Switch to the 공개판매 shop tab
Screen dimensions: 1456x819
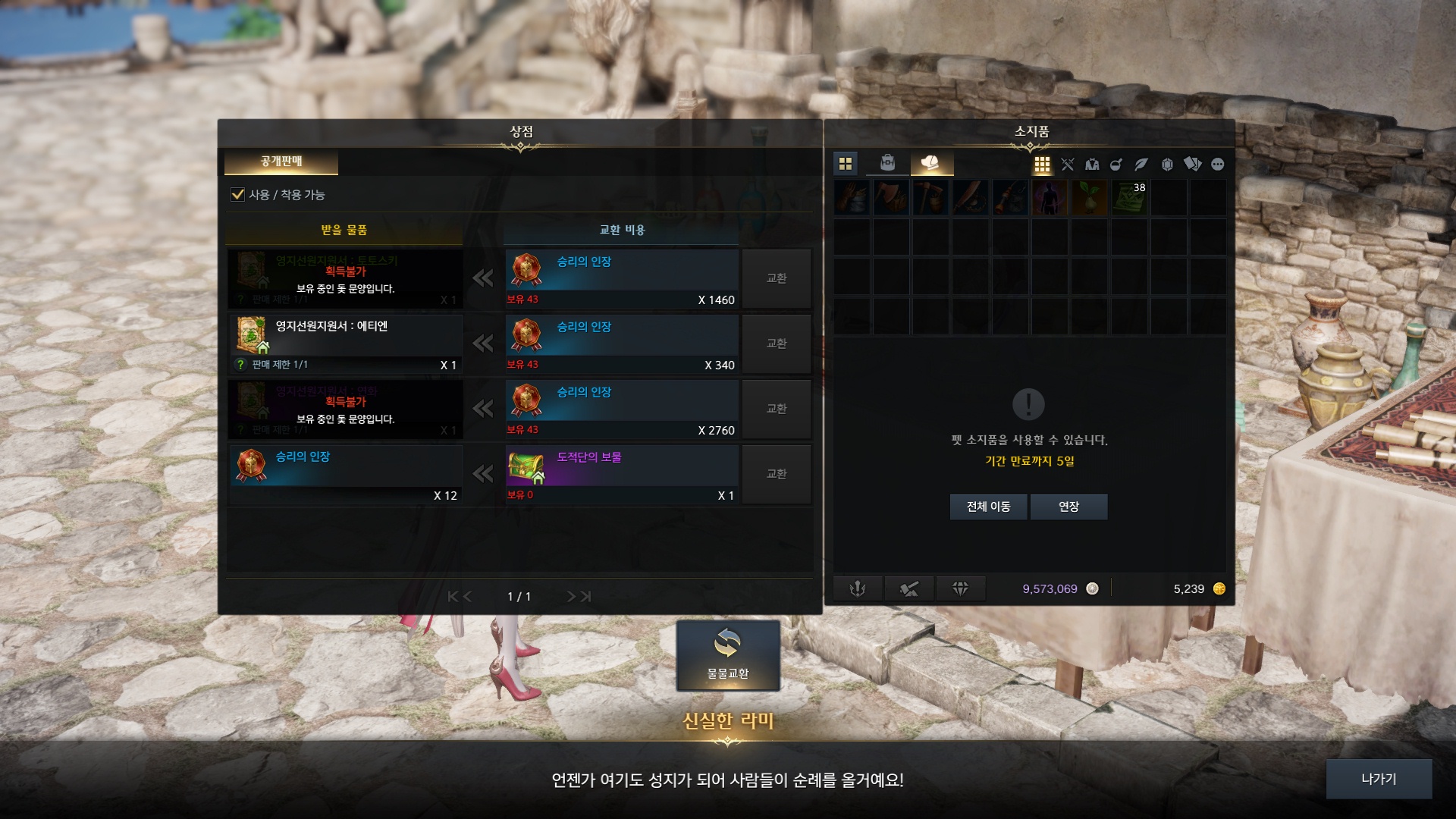[281, 162]
